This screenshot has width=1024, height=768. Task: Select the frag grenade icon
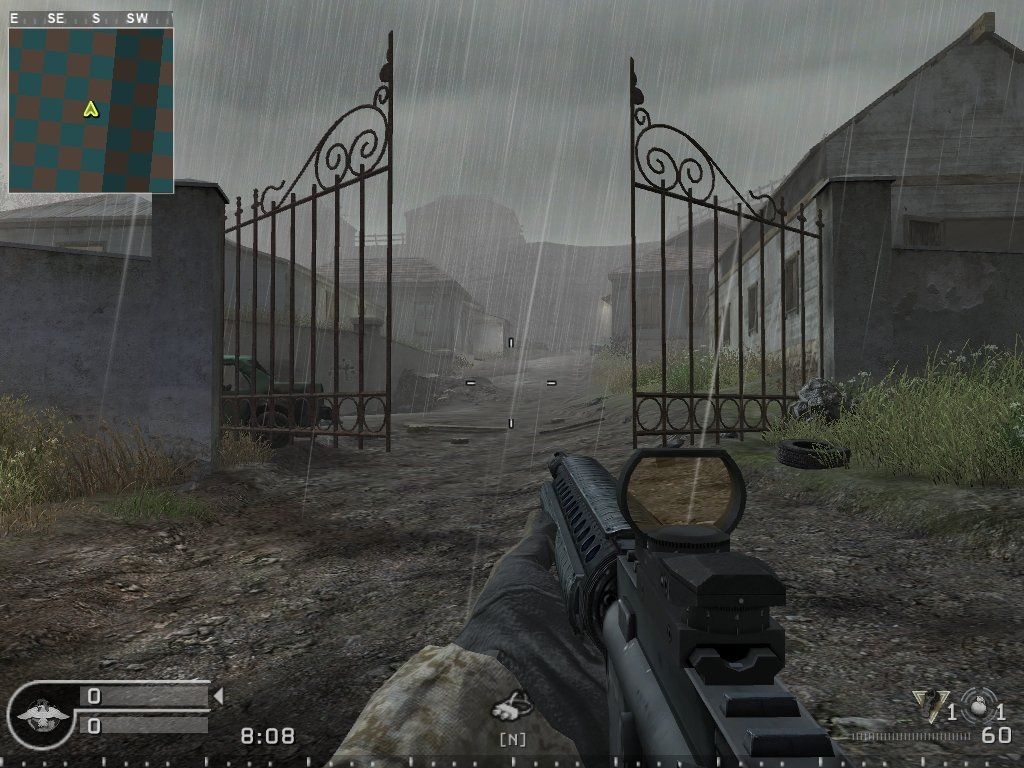(x=977, y=706)
